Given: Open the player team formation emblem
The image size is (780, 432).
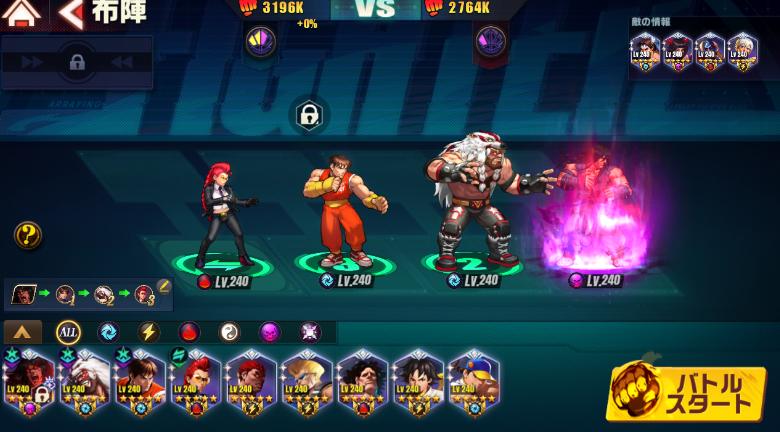Looking at the screenshot, I should click(x=260, y=41).
